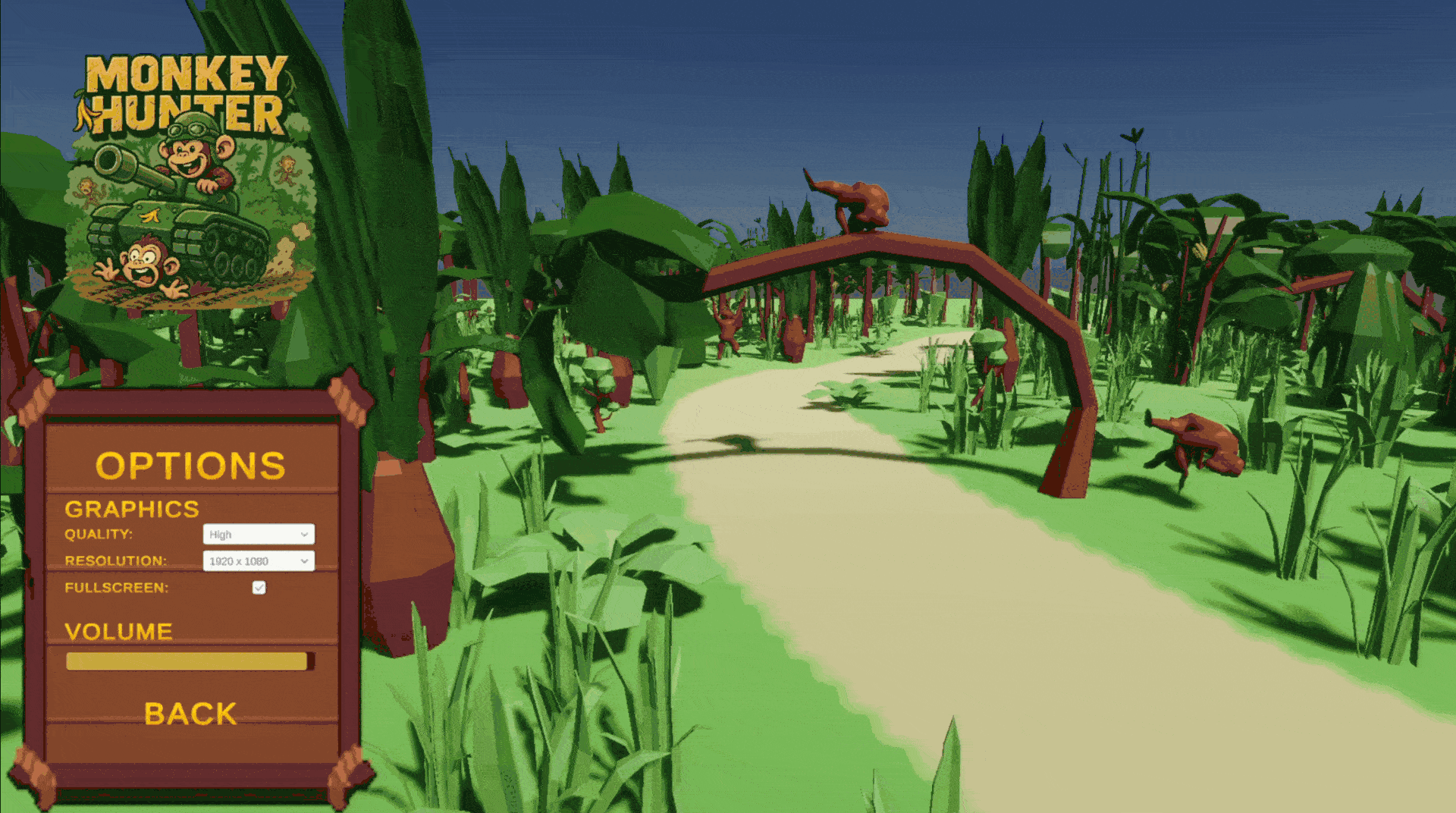This screenshot has width=1456, height=813.
Task: Open the Resolution dropdown
Action: pyautogui.click(x=259, y=561)
